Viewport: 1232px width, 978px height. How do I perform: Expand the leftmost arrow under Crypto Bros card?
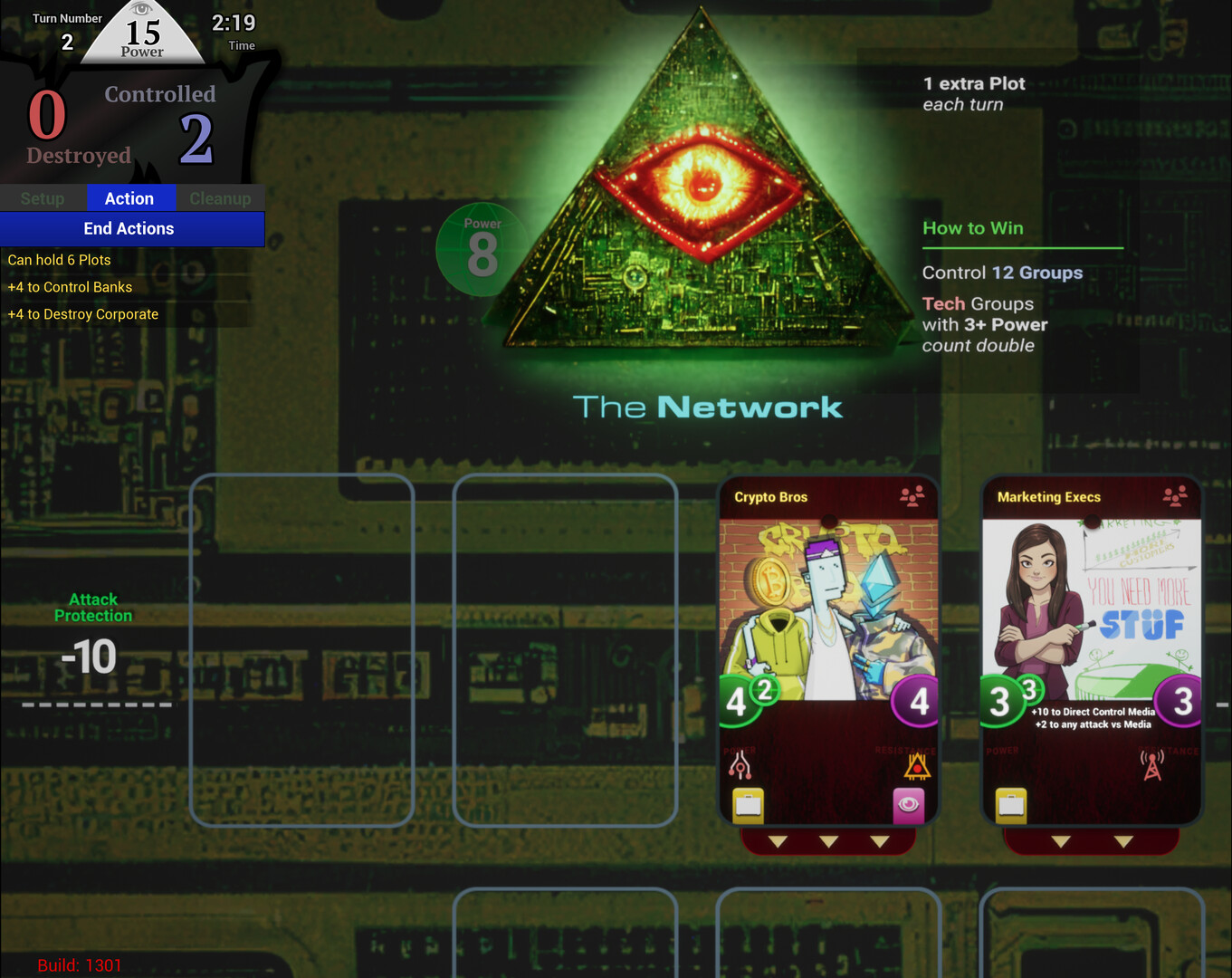tap(777, 840)
